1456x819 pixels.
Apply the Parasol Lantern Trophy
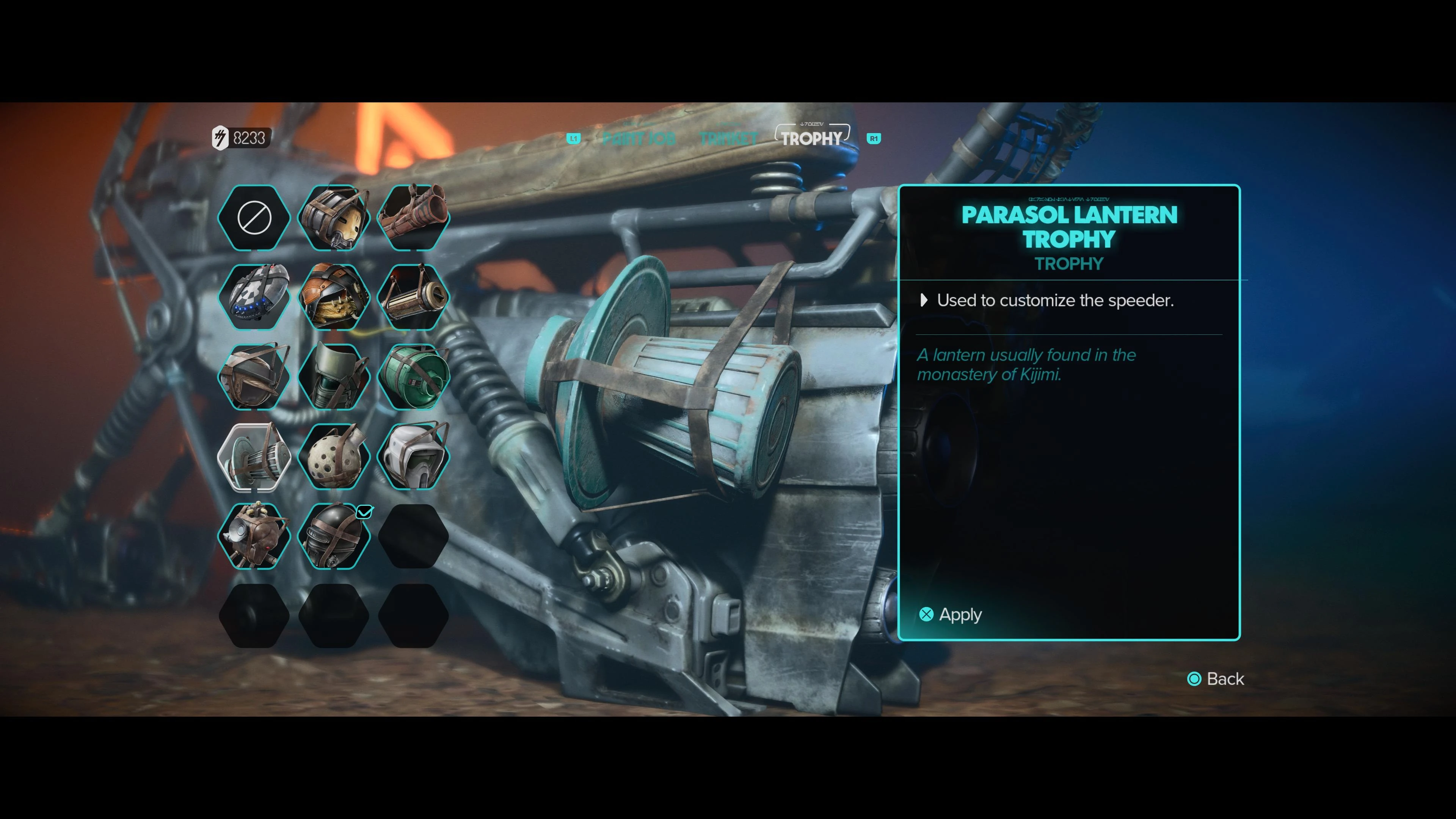click(951, 614)
